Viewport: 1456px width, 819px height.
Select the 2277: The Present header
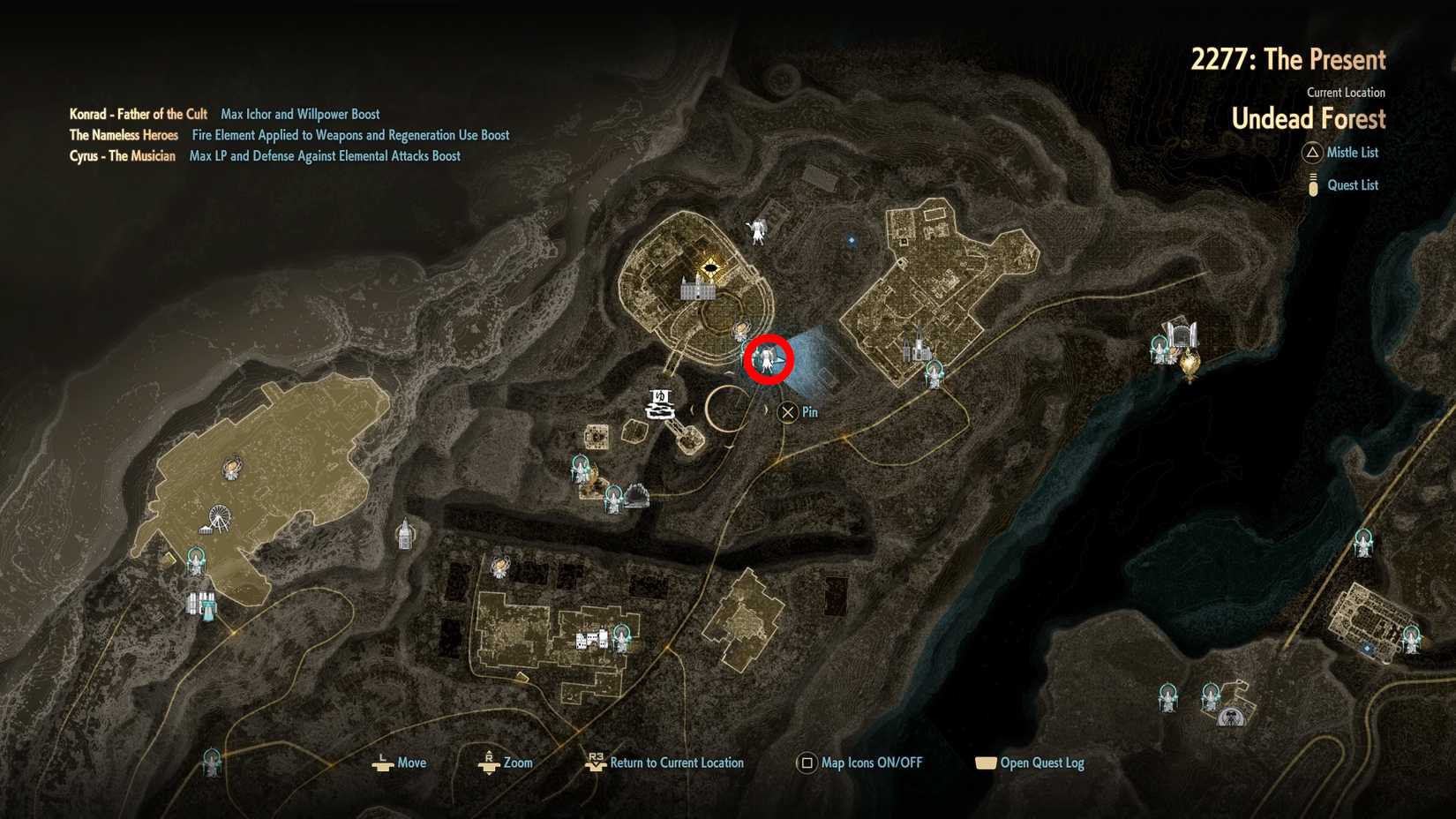tap(1290, 59)
